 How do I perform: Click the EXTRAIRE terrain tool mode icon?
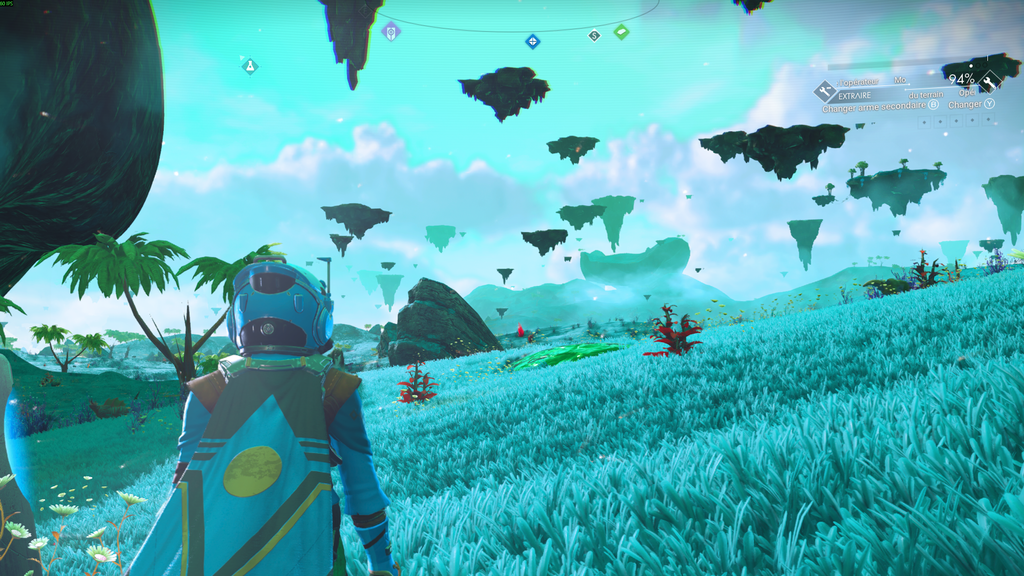point(826,92)
